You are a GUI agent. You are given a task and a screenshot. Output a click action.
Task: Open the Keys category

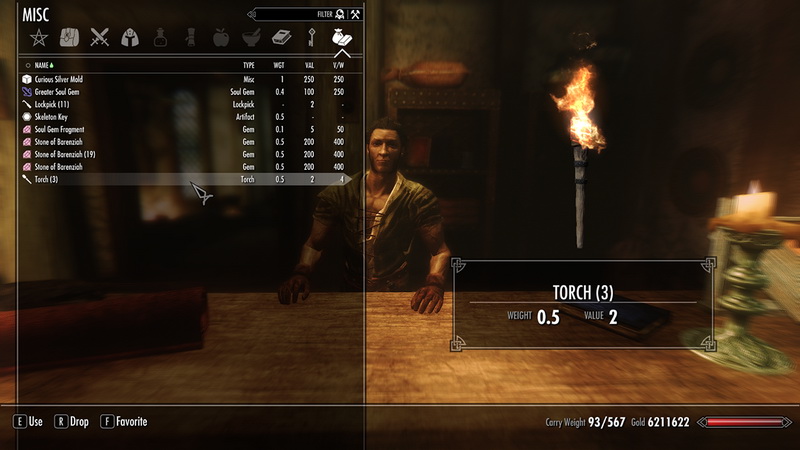tap(312, 38)
